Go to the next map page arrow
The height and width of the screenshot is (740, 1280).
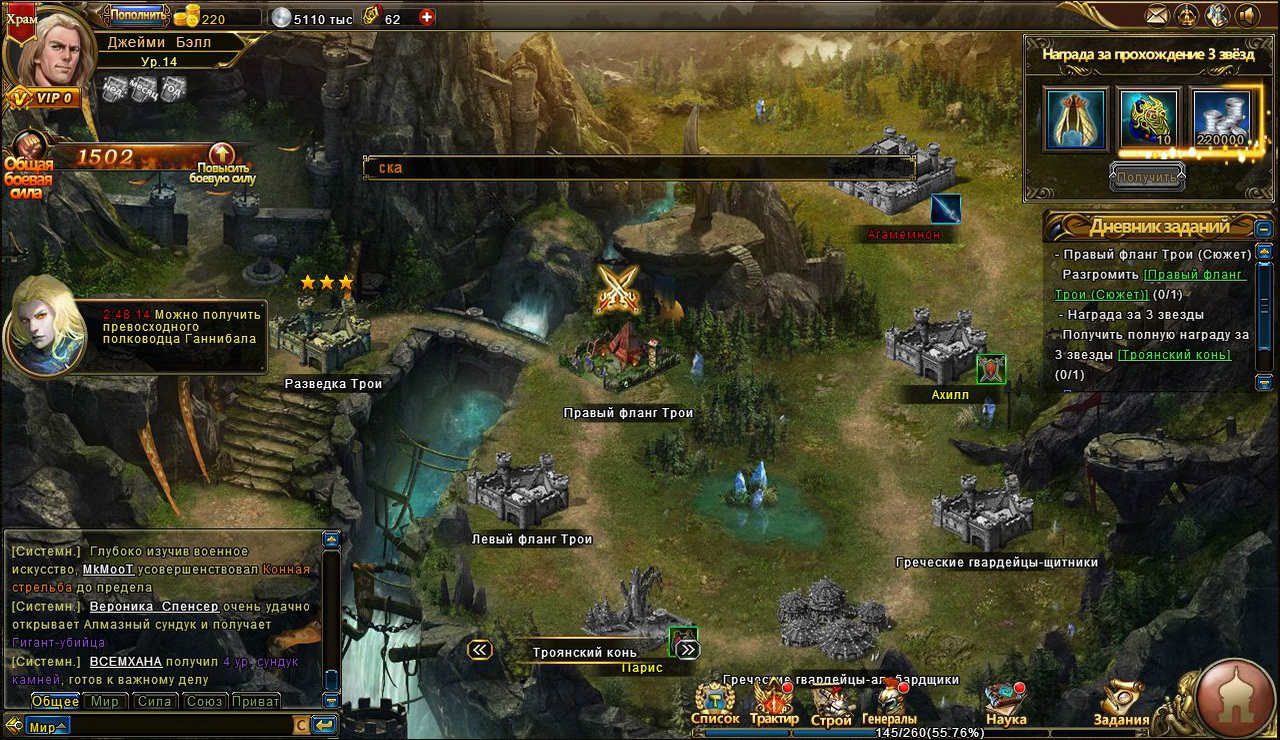[688, 650]
